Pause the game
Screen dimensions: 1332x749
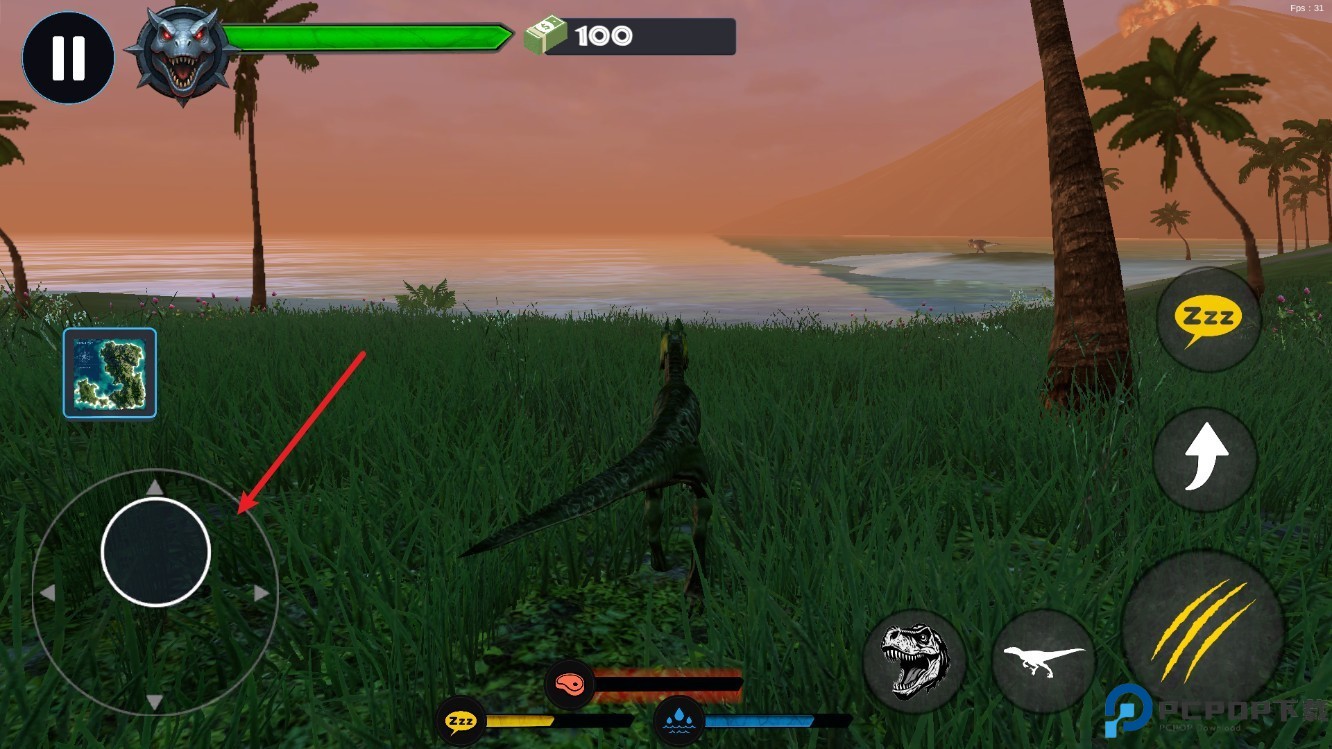point(68,58)
